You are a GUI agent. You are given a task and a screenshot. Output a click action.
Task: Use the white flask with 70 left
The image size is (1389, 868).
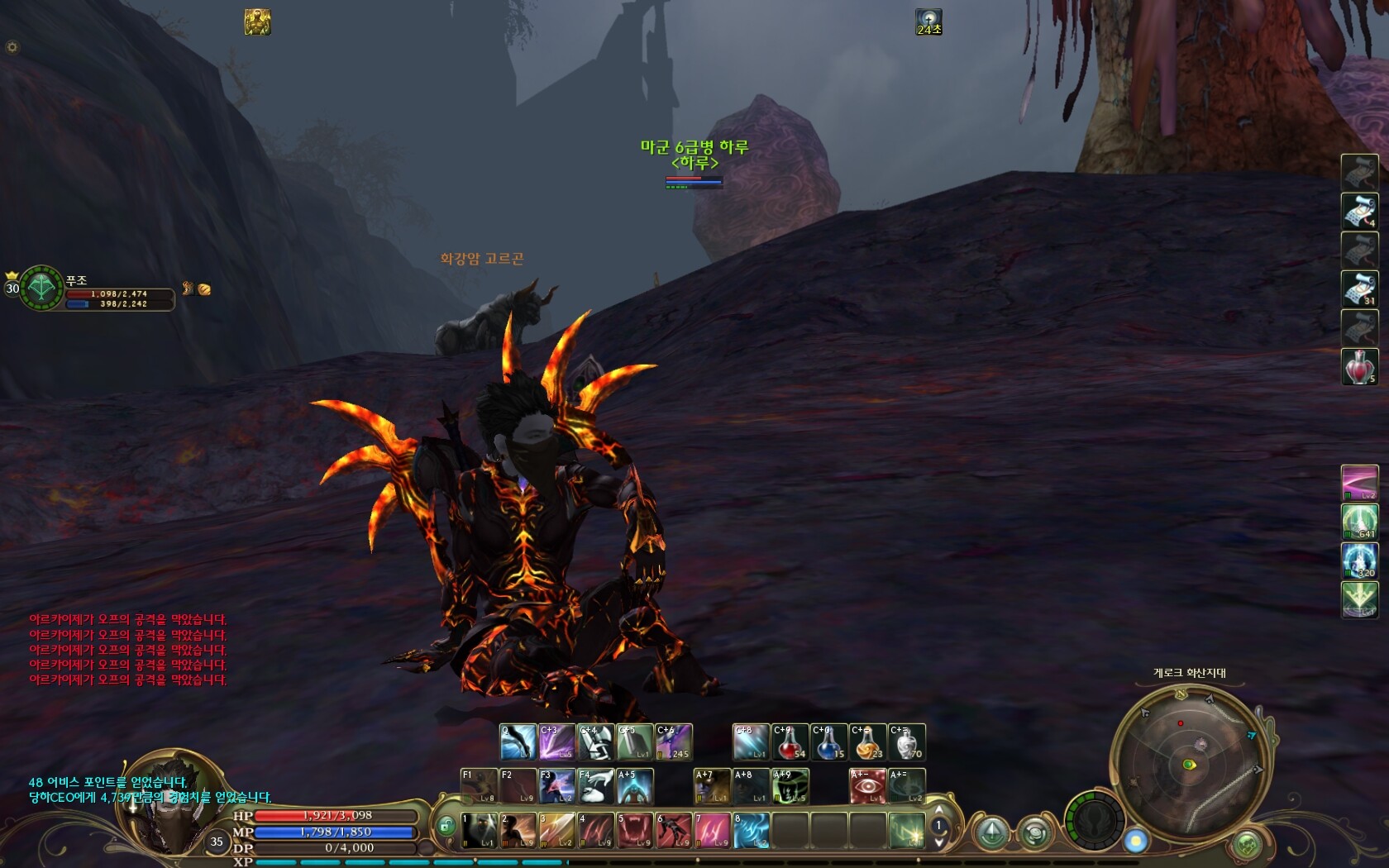click(906, 742)
